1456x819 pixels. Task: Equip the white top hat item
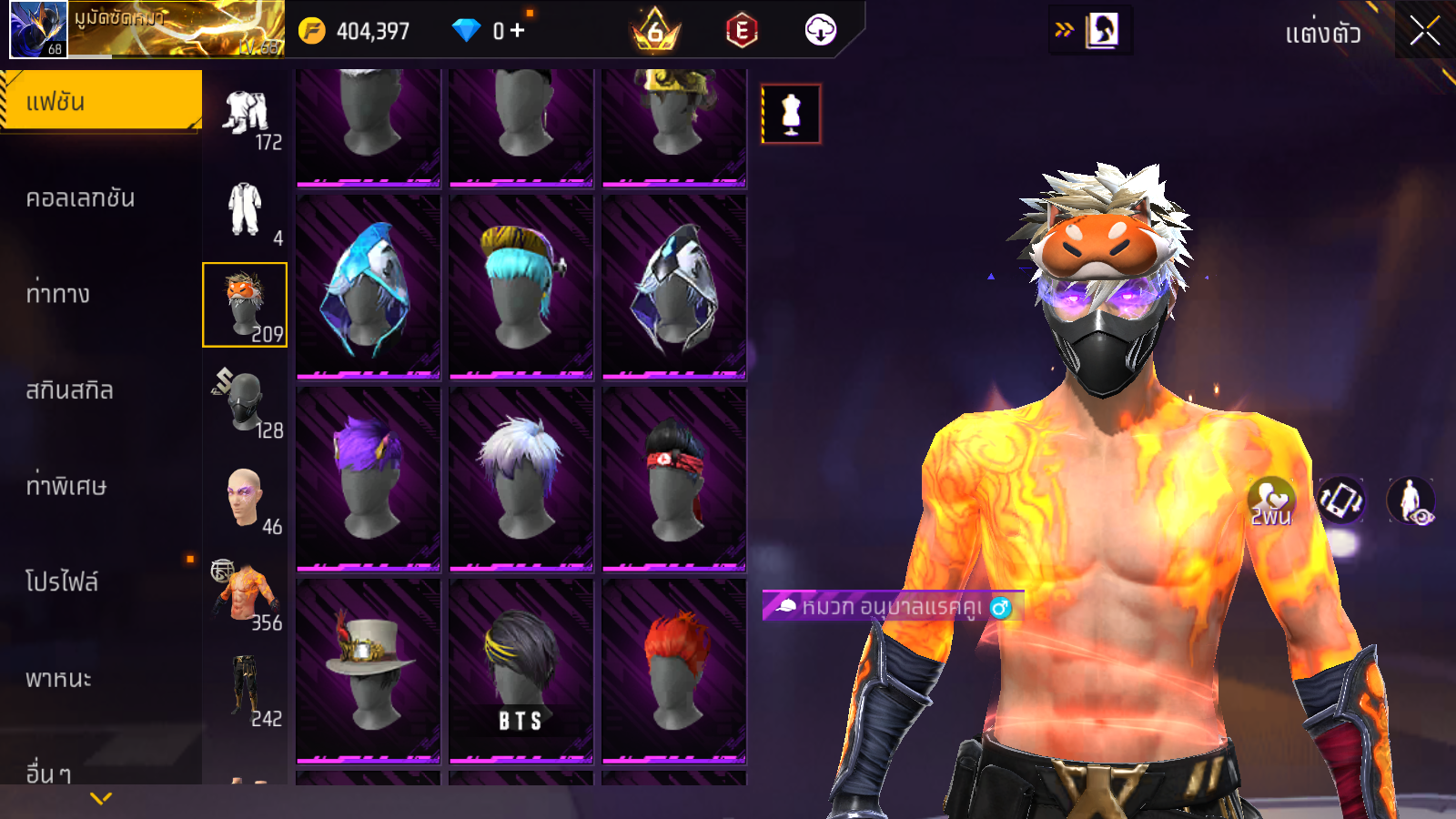(369, 670)
